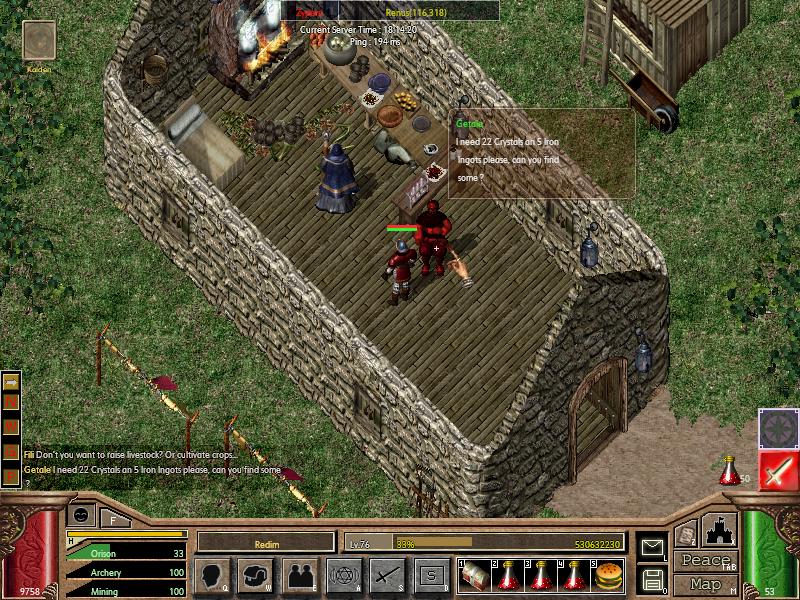
Task: Click the sword skills icon
Action: click(x=387, y=575)
